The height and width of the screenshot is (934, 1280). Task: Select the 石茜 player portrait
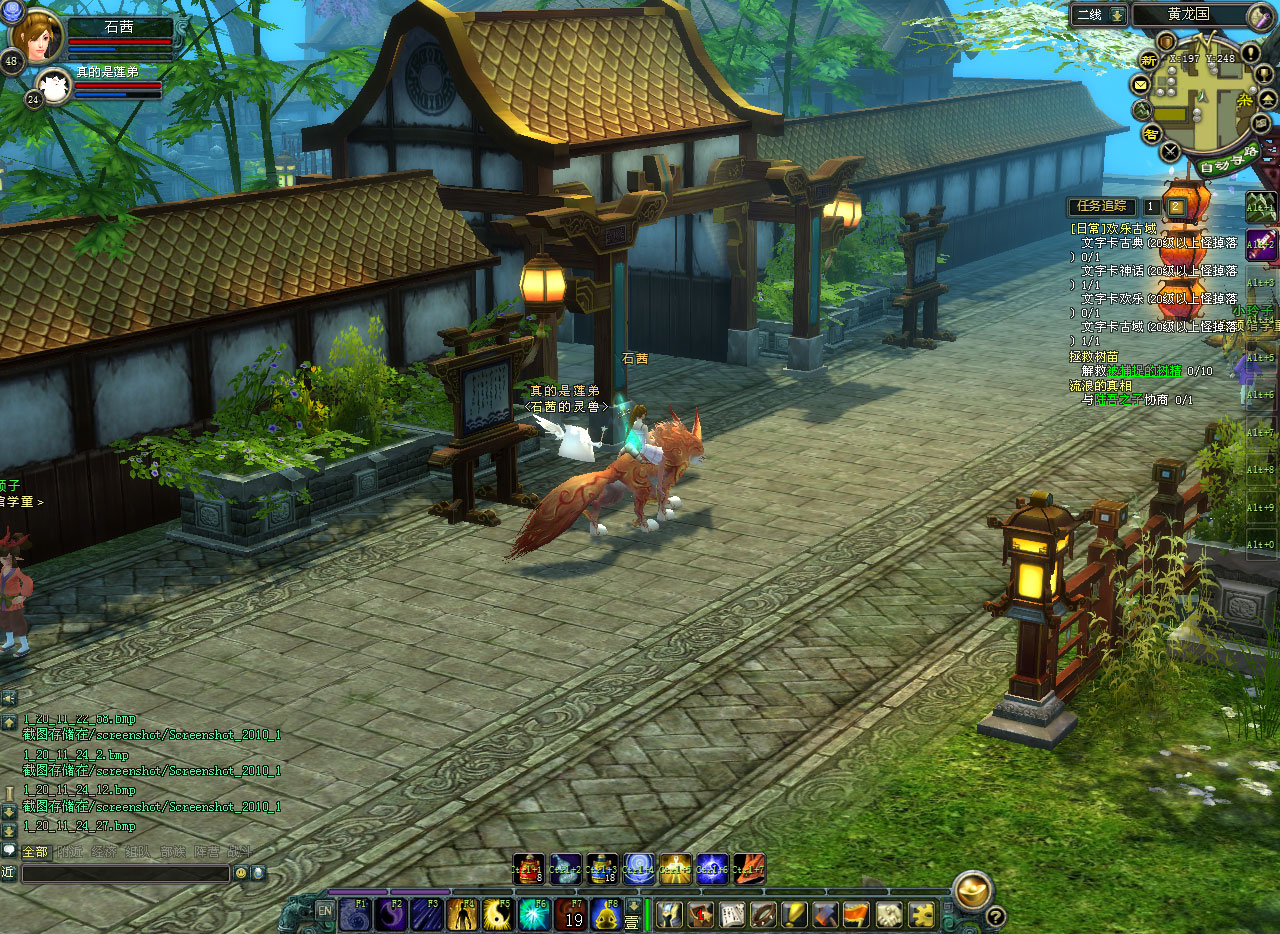point(36,35)
